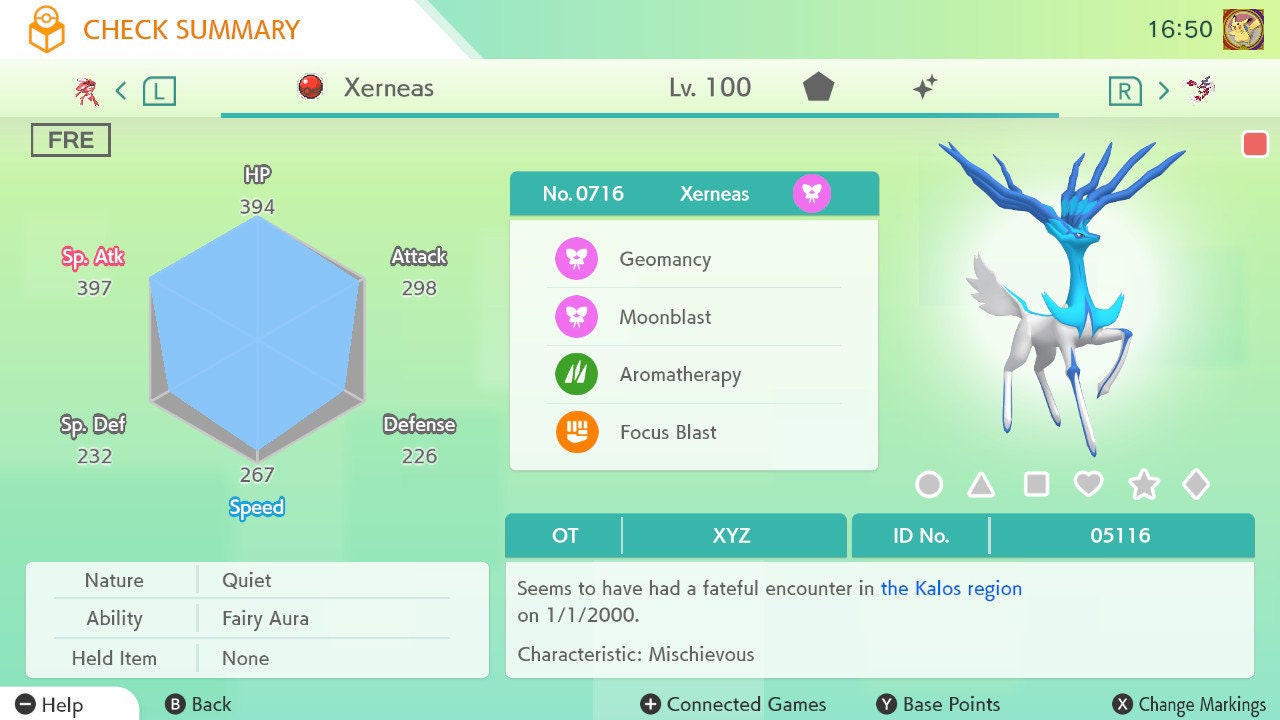
Task: Go to the next Pokémon arrow
Action: pos(1163,92)
